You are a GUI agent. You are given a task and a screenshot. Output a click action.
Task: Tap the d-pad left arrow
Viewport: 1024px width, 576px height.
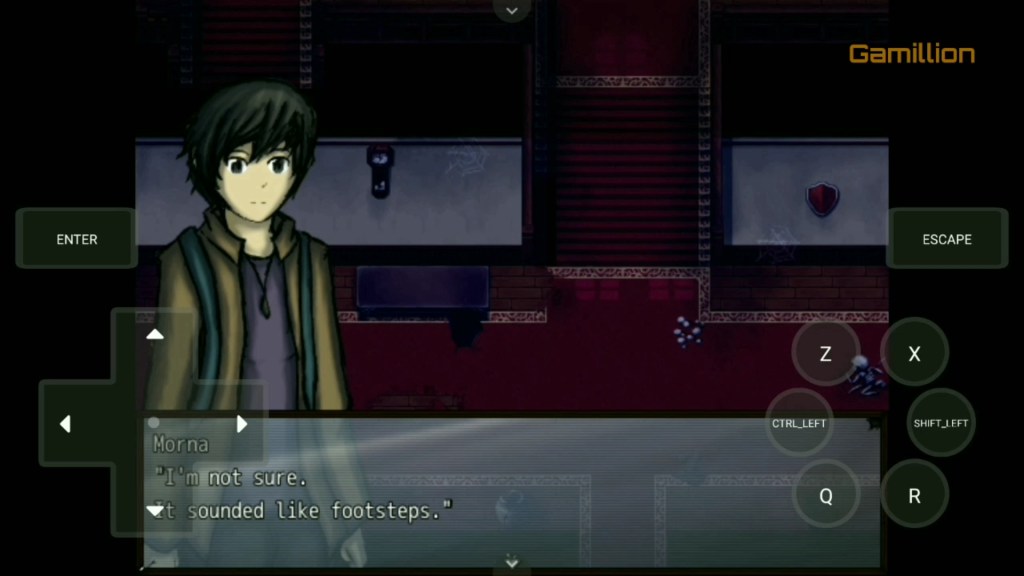click(x=65, y=424)
